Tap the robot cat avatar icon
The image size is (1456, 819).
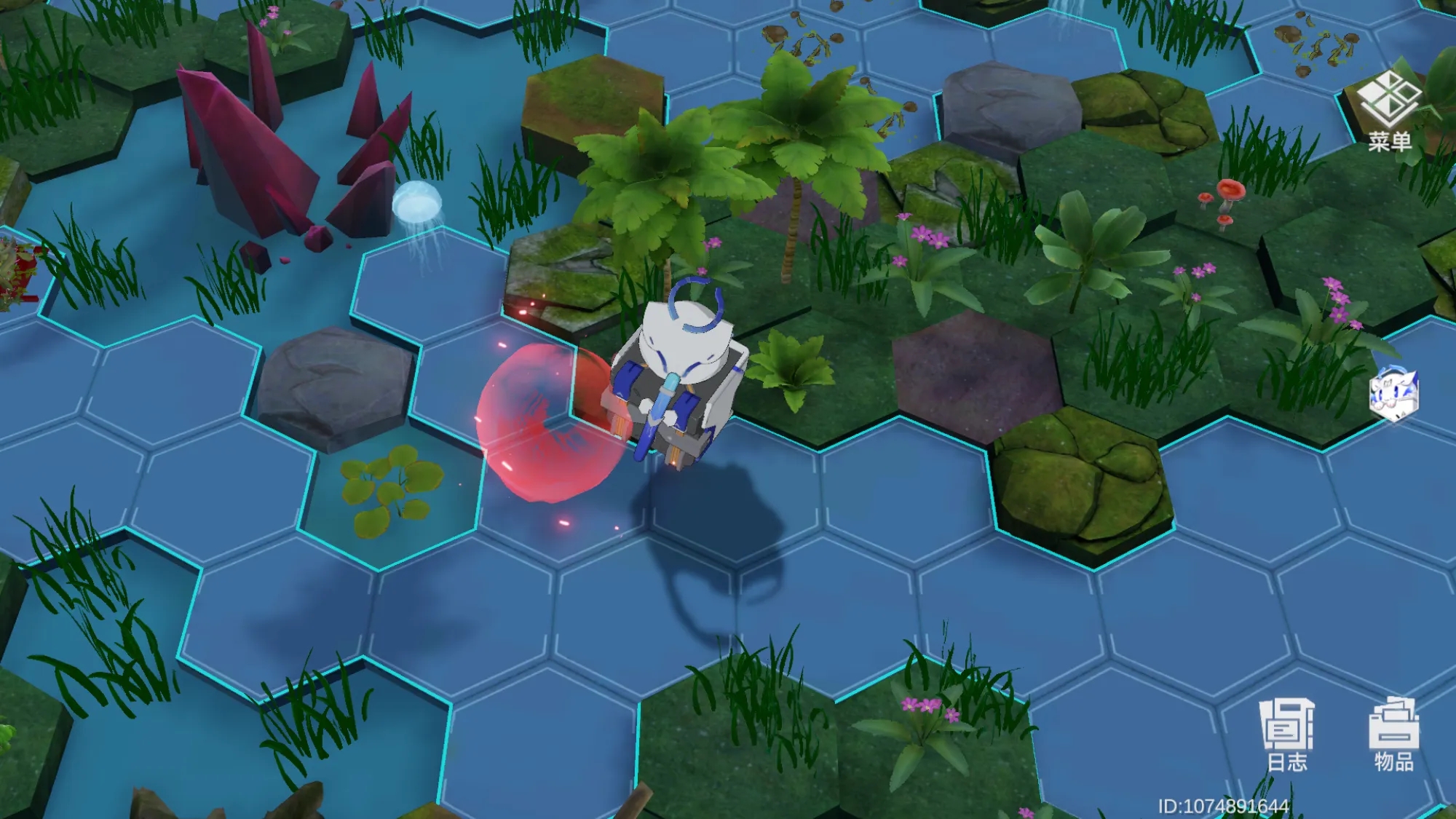click(x=1393, y=395)
